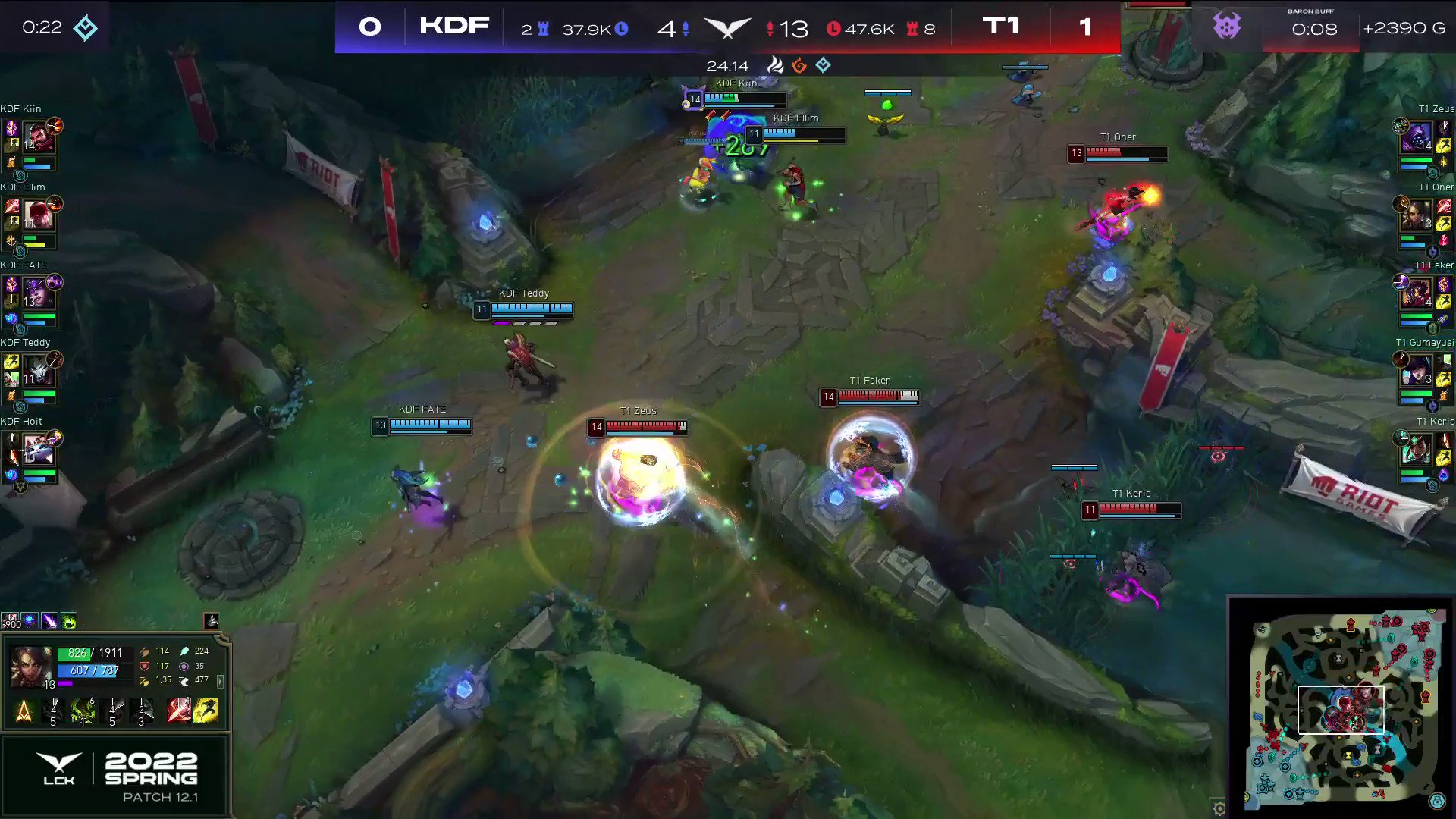Click the camera view box on the minimap
Screen dimensions: 1456x819
[x=1342, y=711]
